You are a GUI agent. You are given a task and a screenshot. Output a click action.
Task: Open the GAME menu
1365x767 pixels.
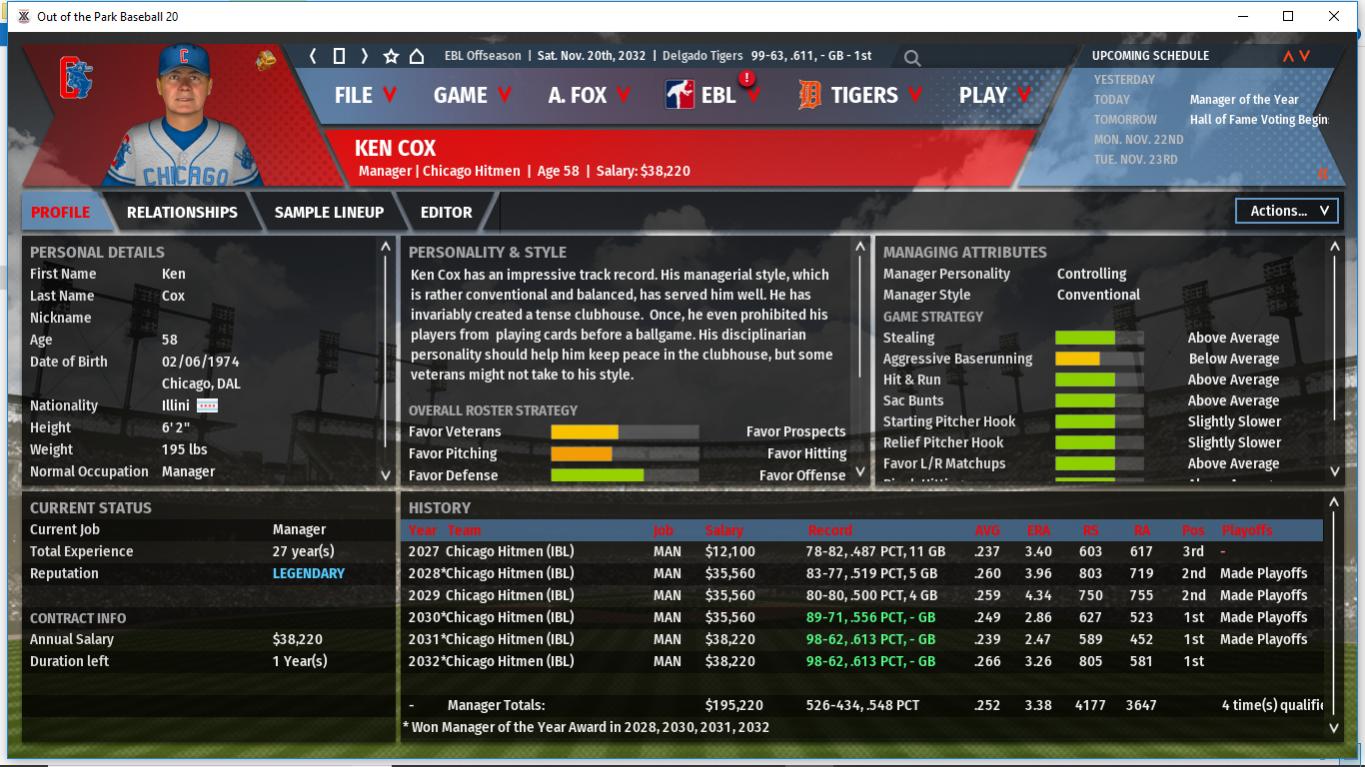[x=471, y=95]
